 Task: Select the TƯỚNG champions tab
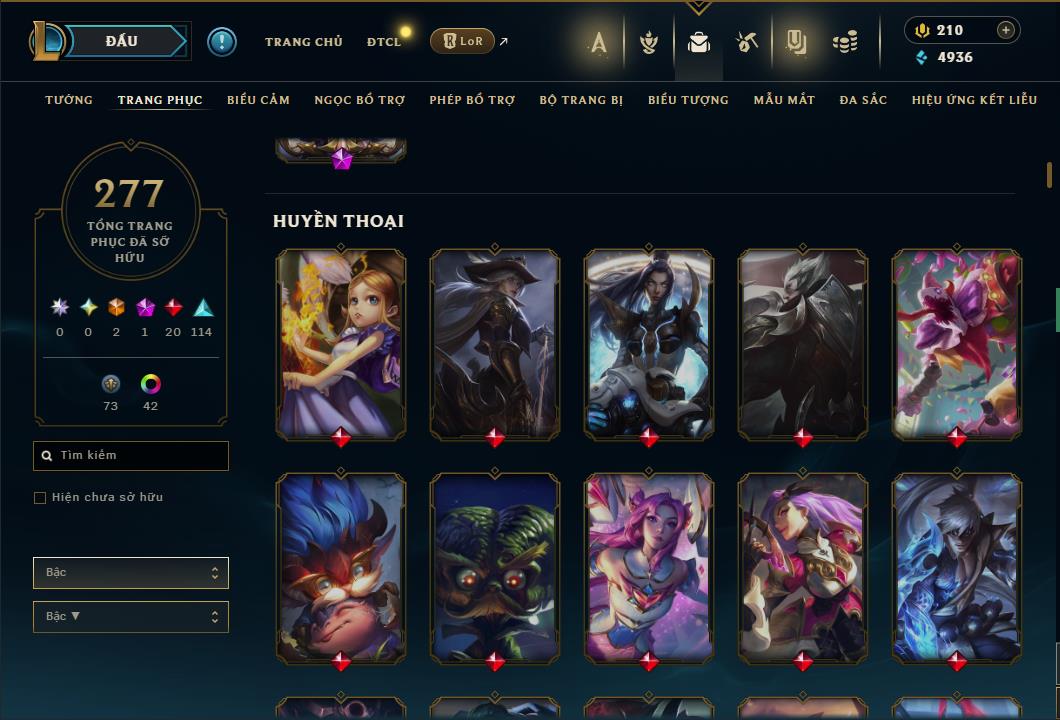tap(69, 100)
